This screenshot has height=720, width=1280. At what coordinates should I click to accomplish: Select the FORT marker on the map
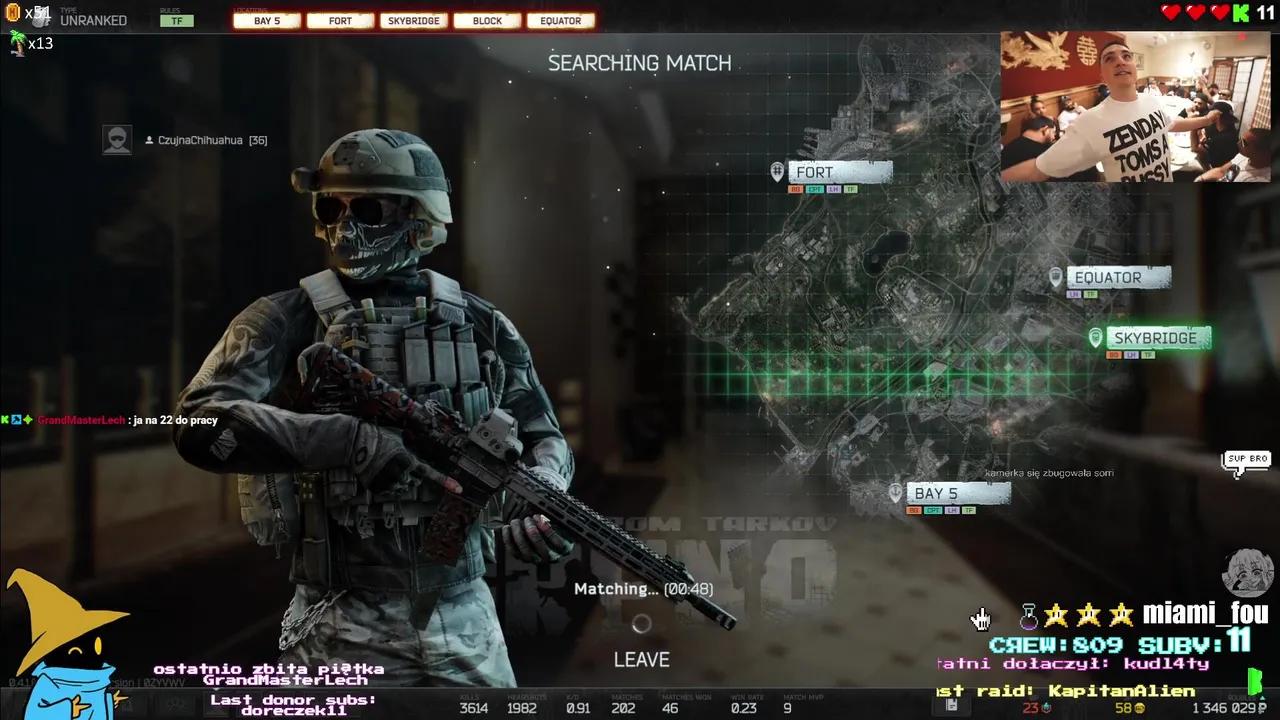838,172
